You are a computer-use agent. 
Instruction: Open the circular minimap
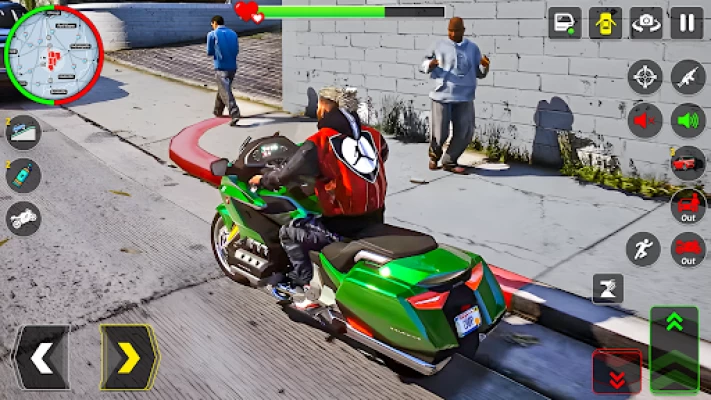click(53, 53)
